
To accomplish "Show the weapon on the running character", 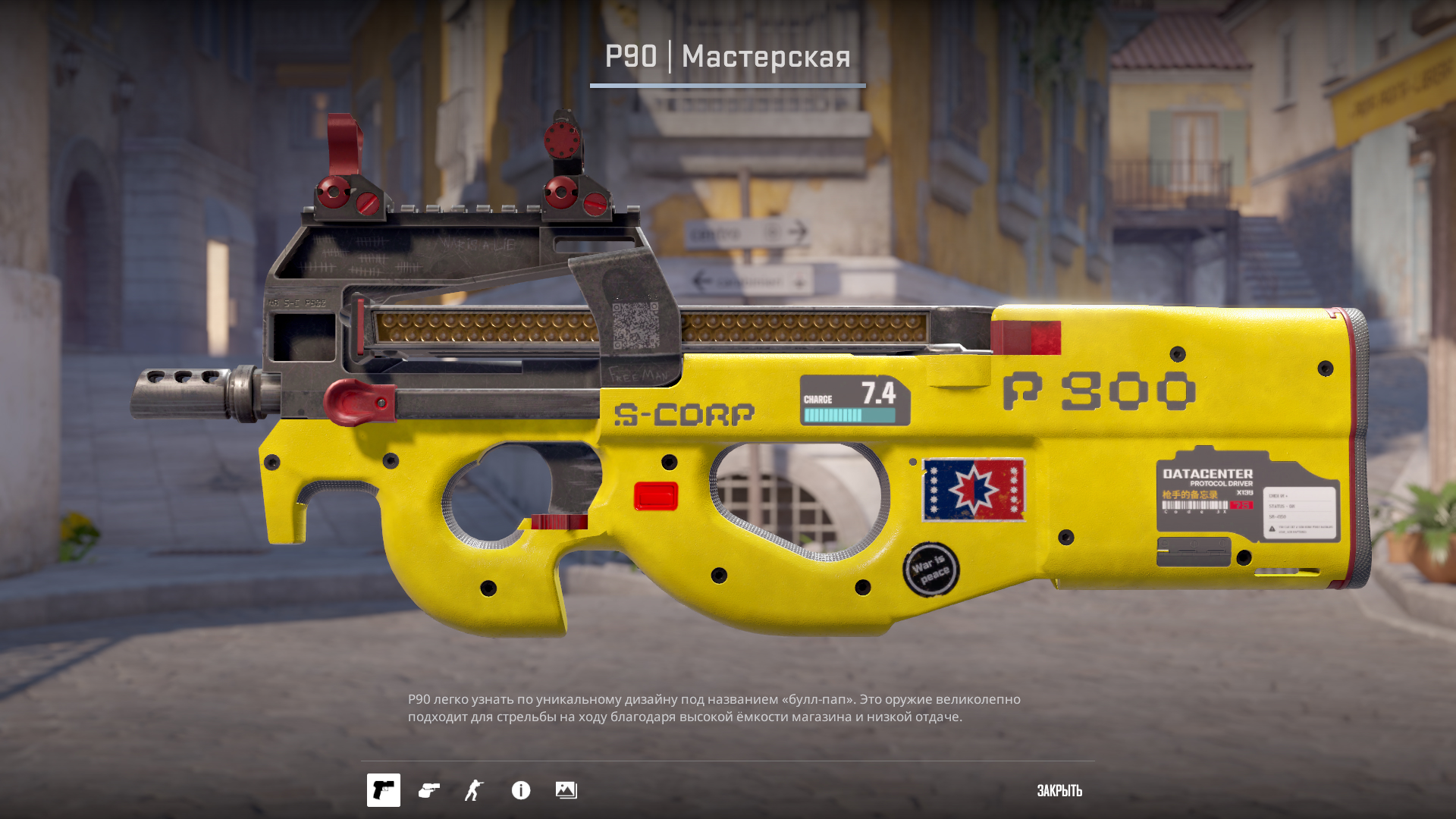I will [475, 790].
